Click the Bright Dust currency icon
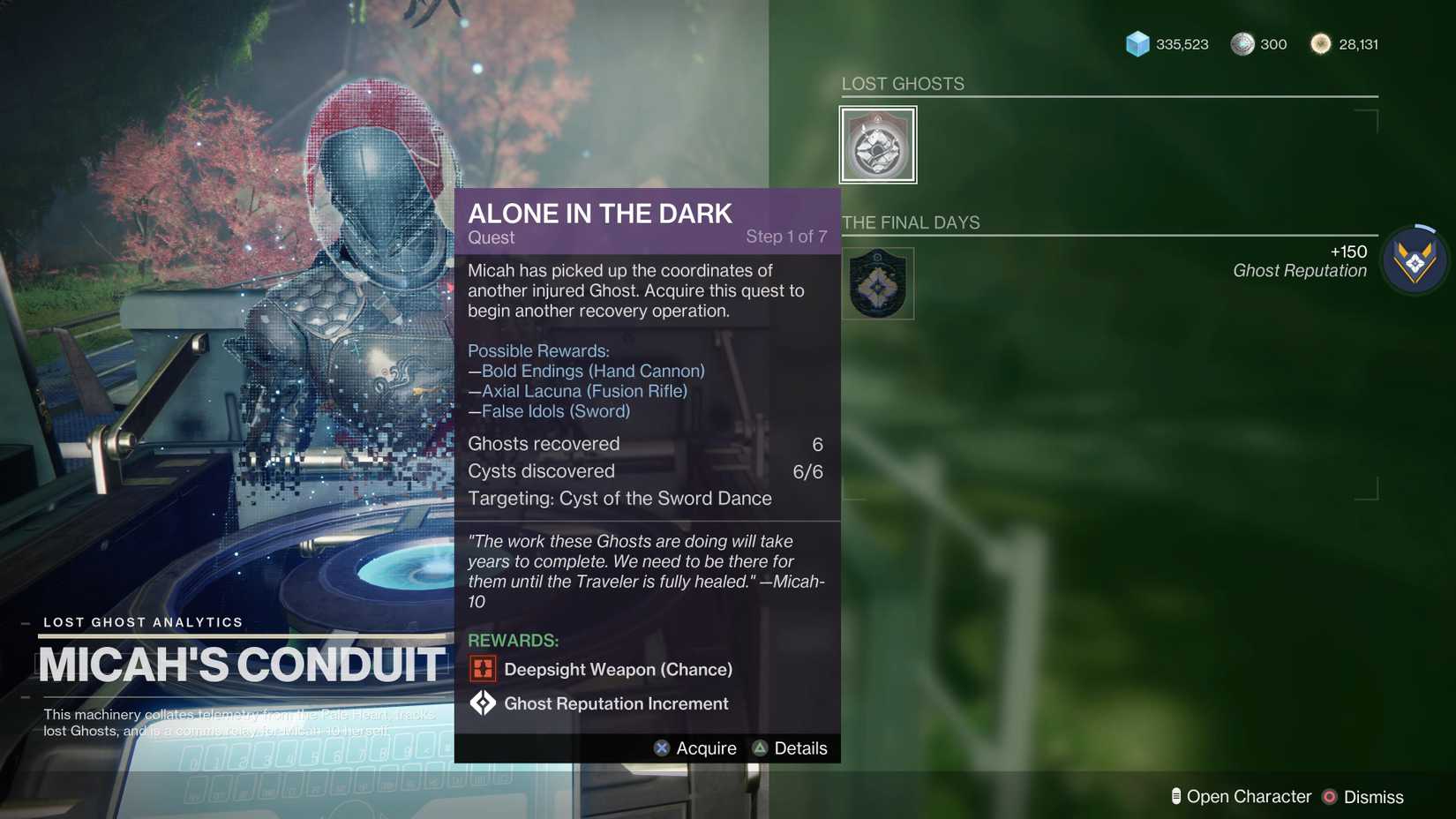Image resolution: width=1456 pixels, height=819 pixels. (1321, 43)
